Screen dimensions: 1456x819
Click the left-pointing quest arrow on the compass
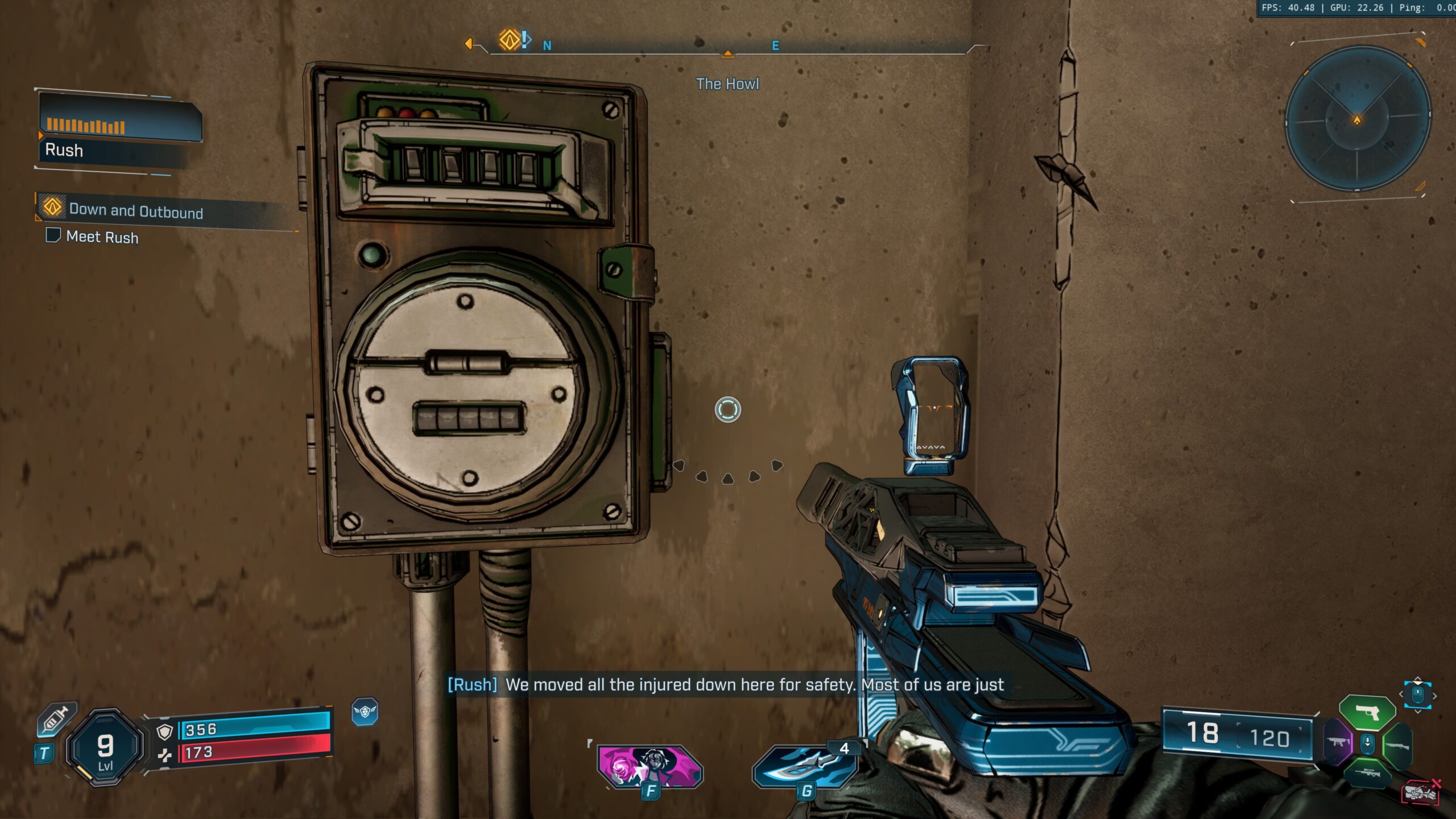469,43
